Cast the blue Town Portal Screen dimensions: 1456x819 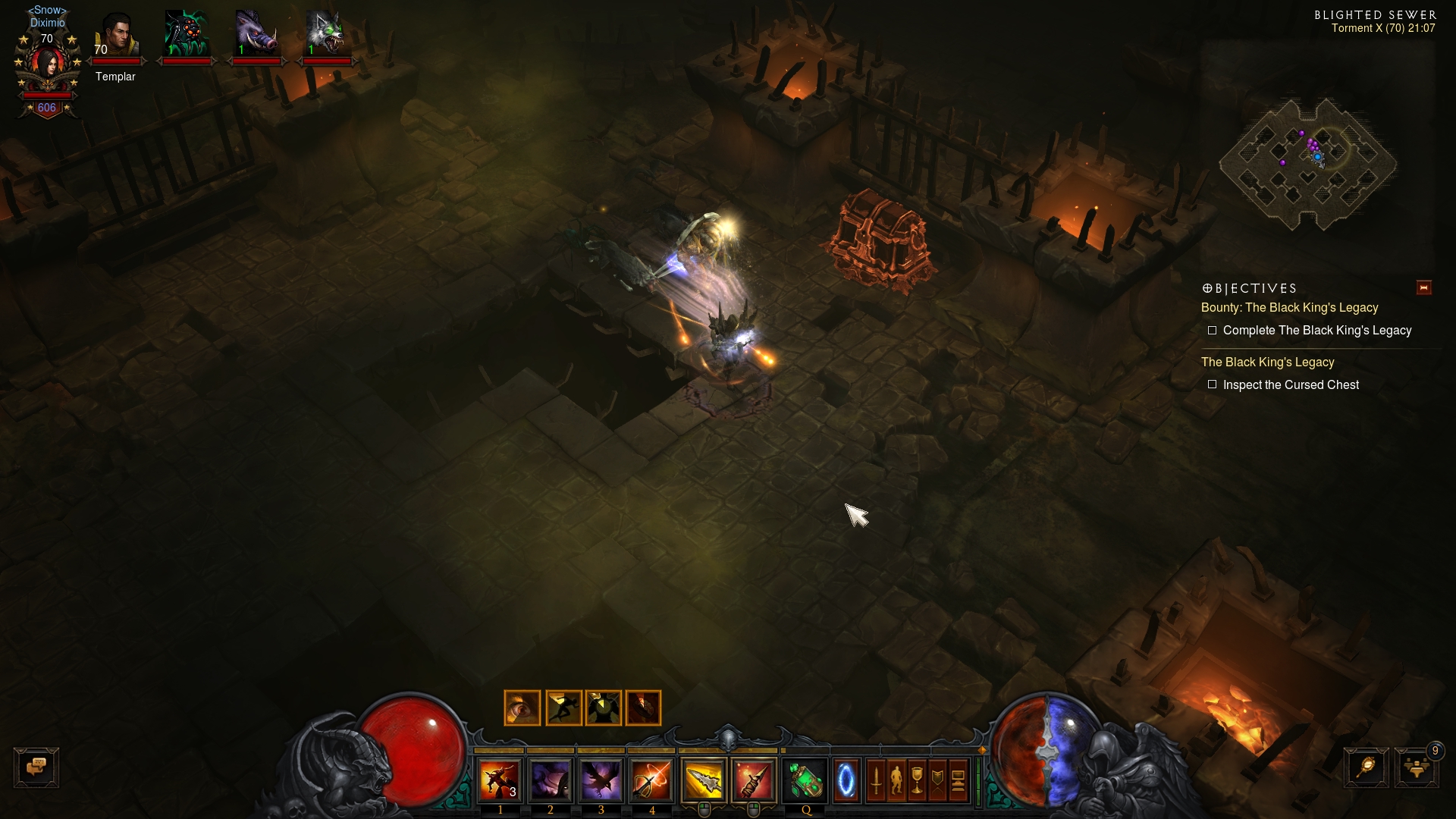(x=846, y=780)
